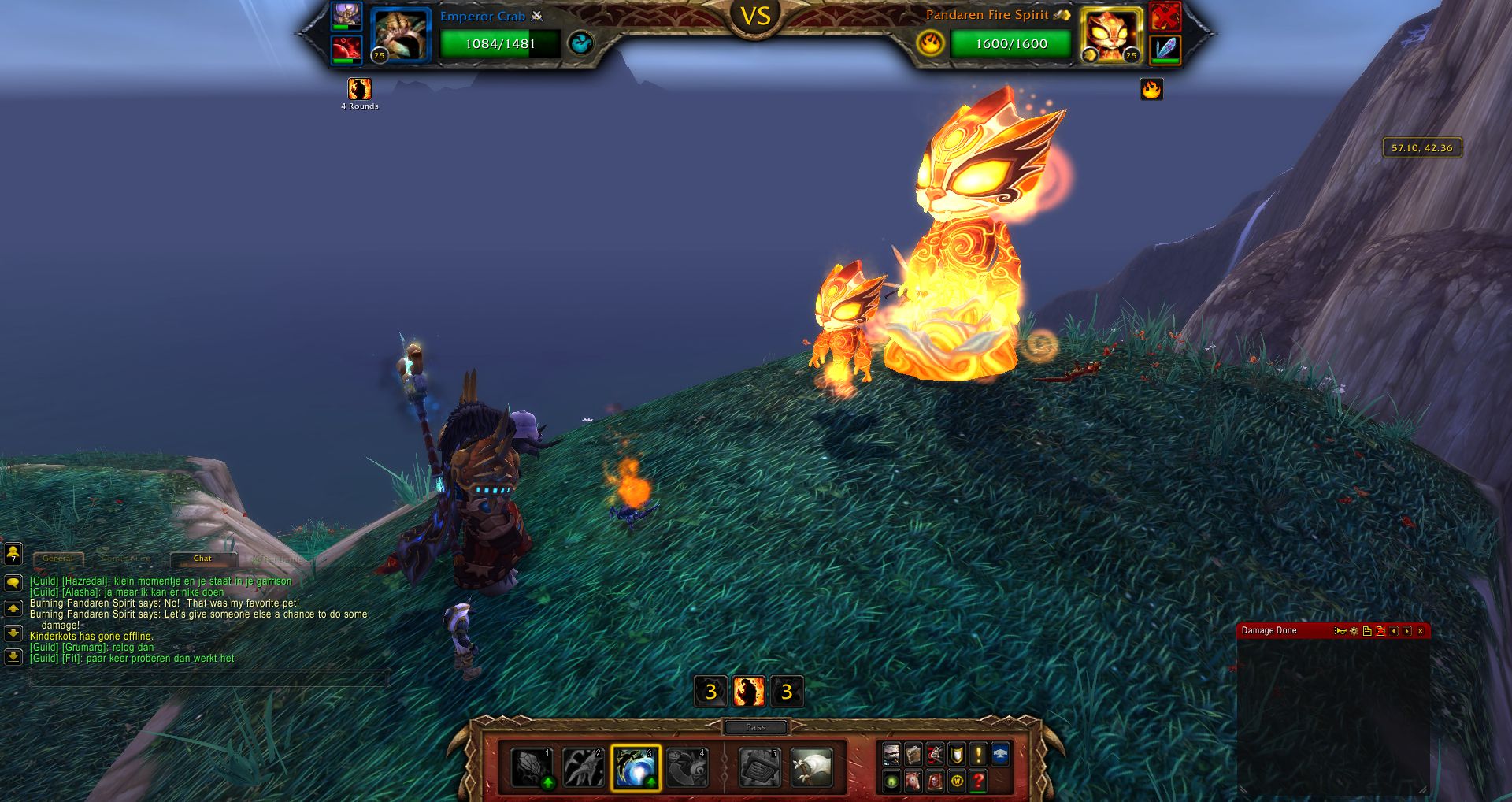This screenshot has height=802, width=1512.
Task: Select the first pet ability slot
Action: tap(532, 768)
